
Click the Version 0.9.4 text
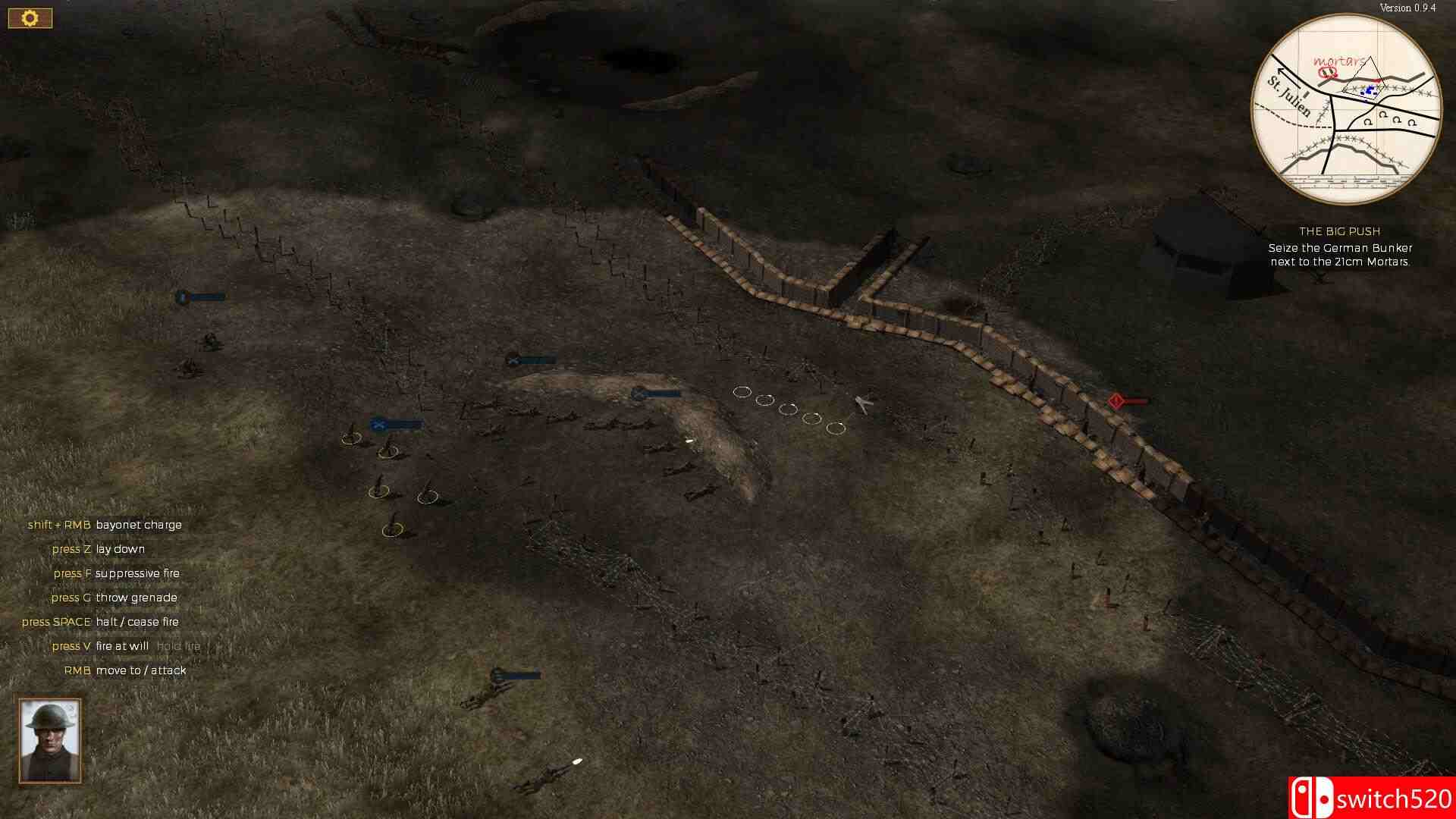coord(1409,8)
